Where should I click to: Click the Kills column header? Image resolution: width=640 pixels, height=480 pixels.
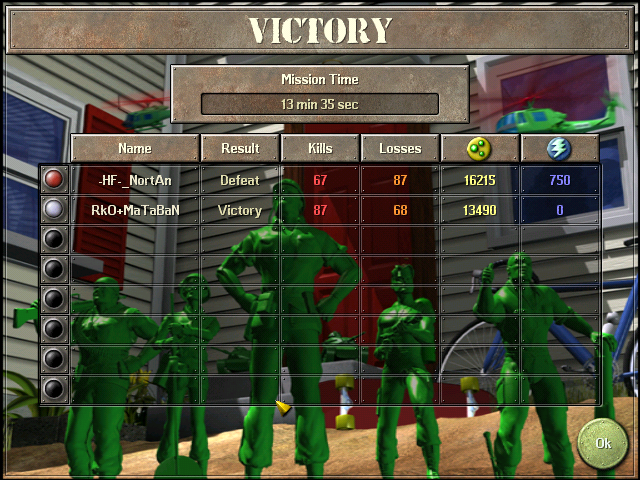(320, 148)
